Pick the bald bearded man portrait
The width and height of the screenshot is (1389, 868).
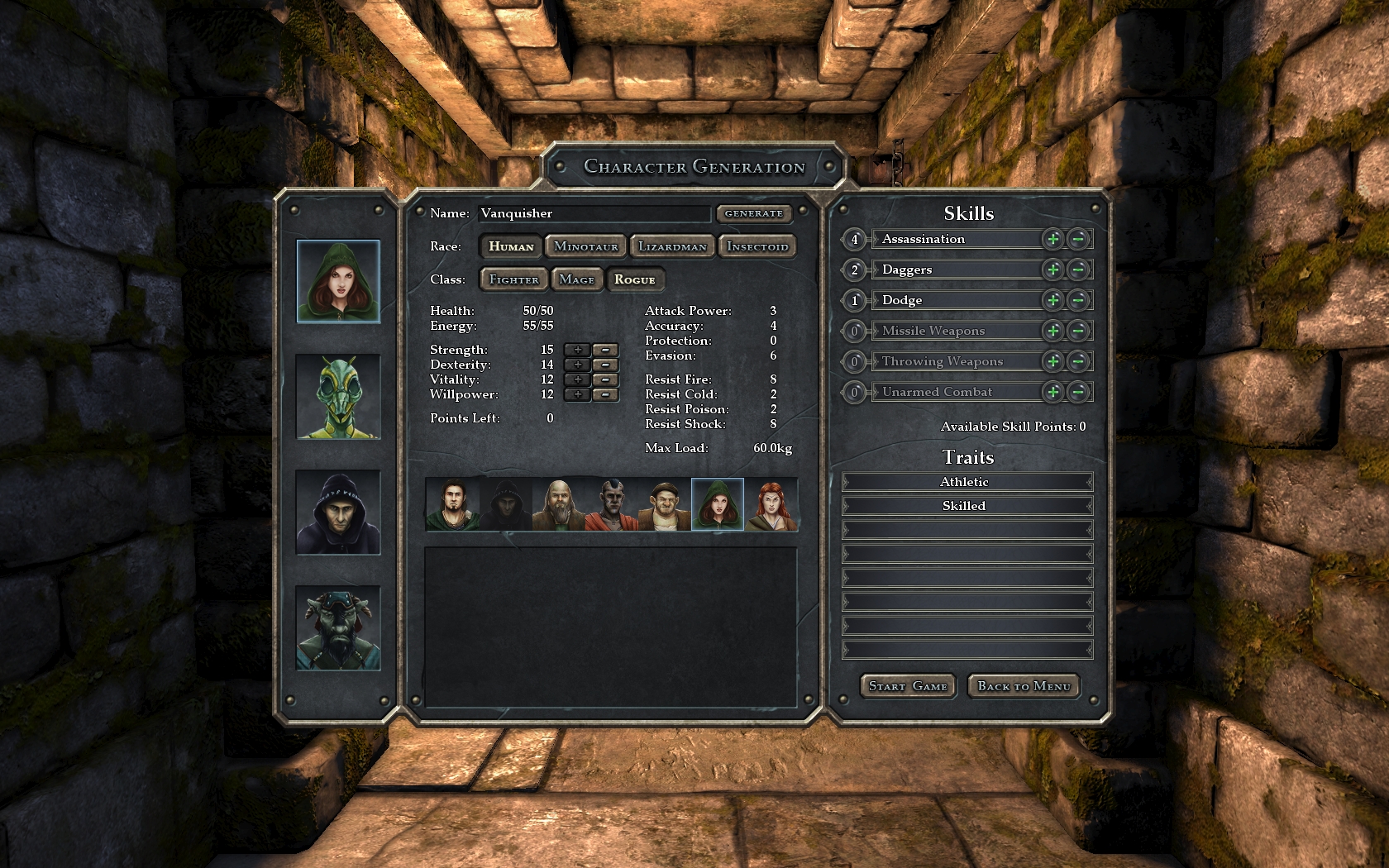coord(558,504)
